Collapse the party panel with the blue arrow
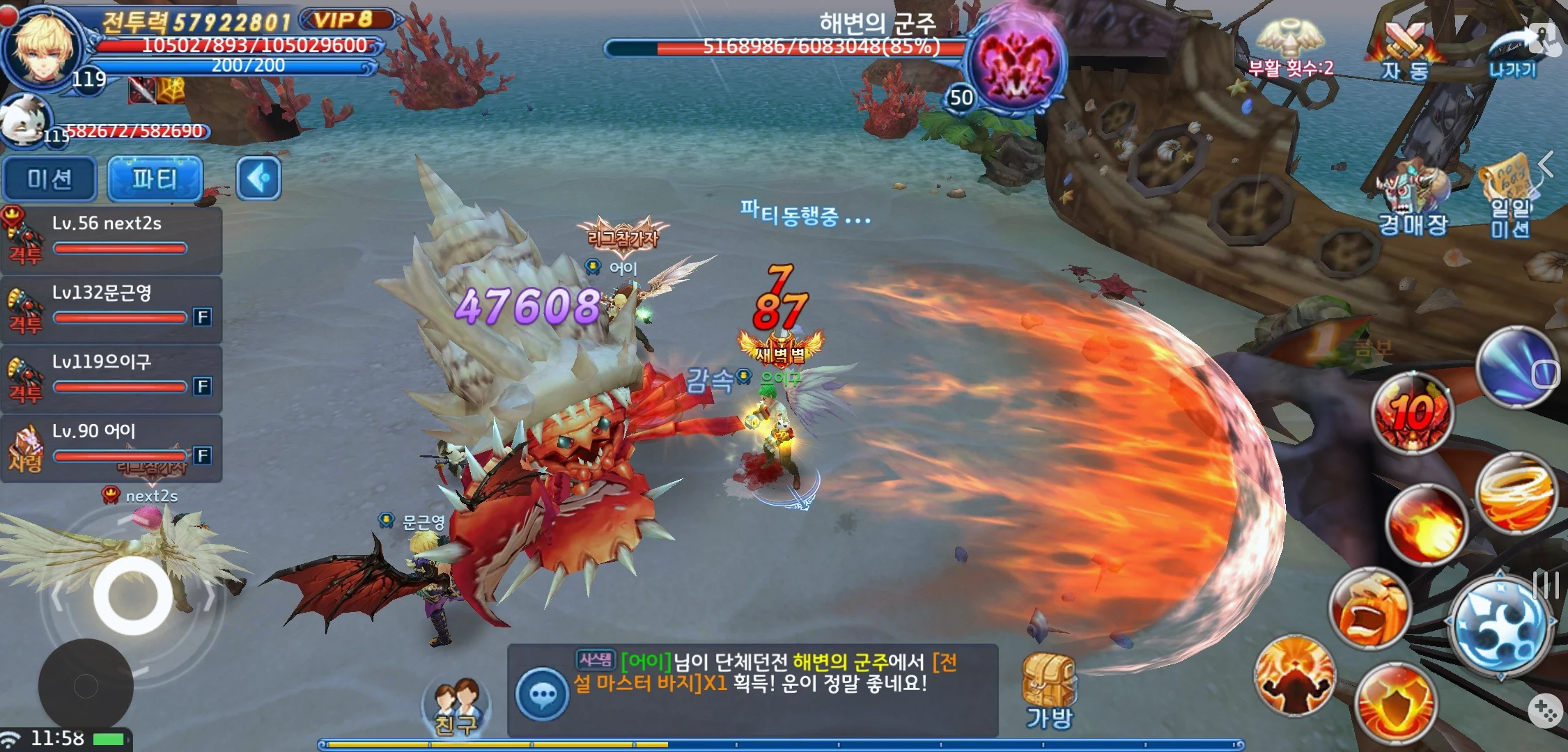The image size is (1568, 752). click(258, 179)
